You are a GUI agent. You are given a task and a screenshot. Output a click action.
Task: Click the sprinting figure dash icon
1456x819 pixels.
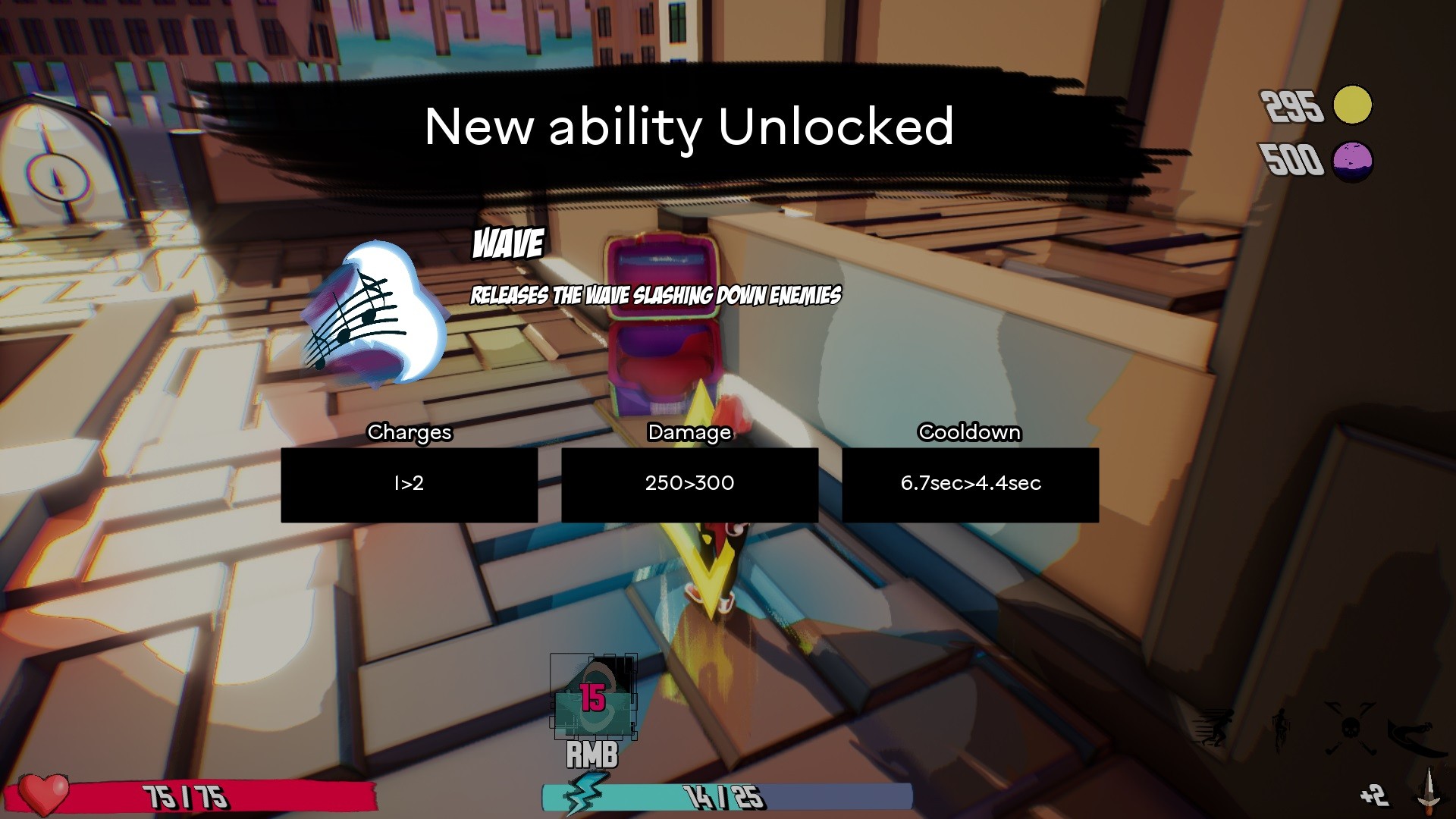1213,729
